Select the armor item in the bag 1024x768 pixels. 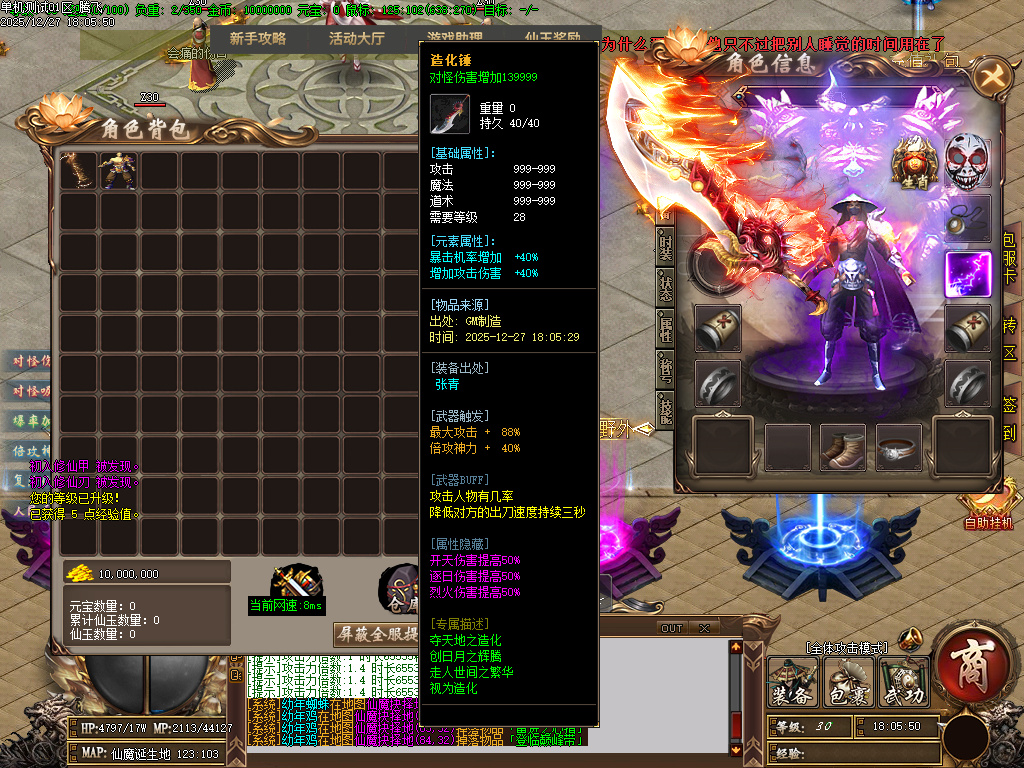click(119, 171)
